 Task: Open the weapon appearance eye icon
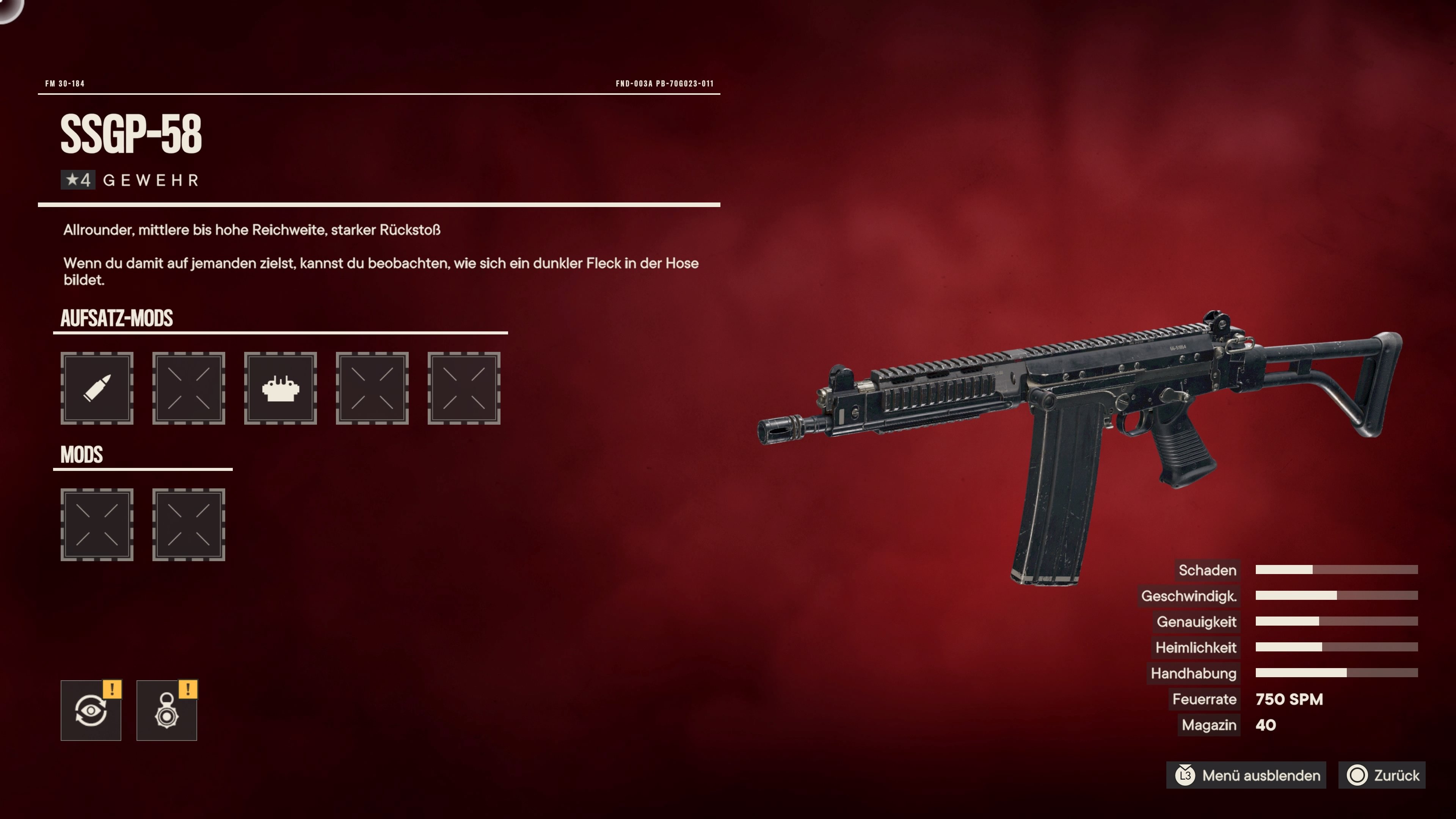pos(91,711)
